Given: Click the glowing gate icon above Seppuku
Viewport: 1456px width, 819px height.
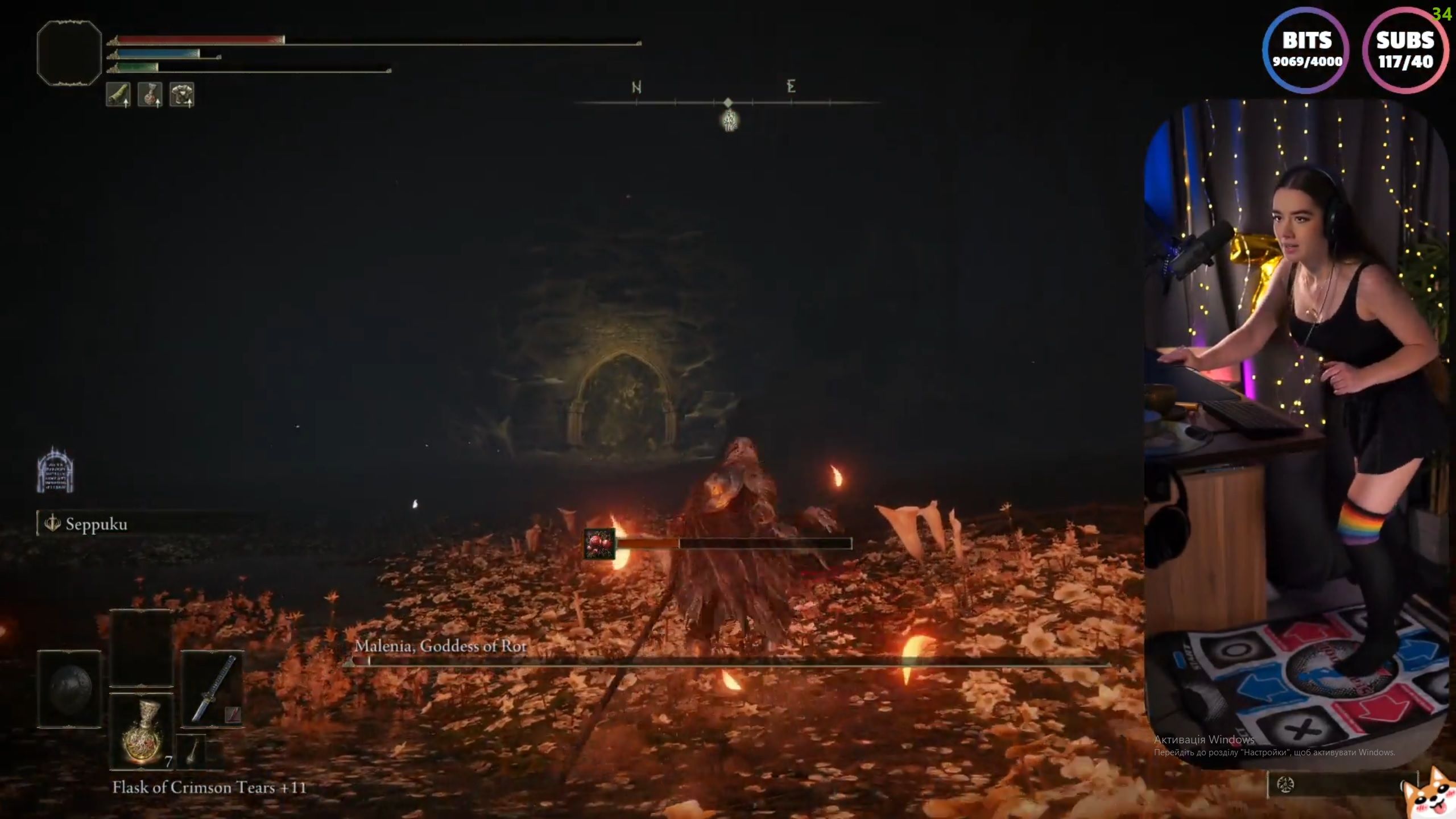Looking at the screenshot, I should (x=55, y=470).
